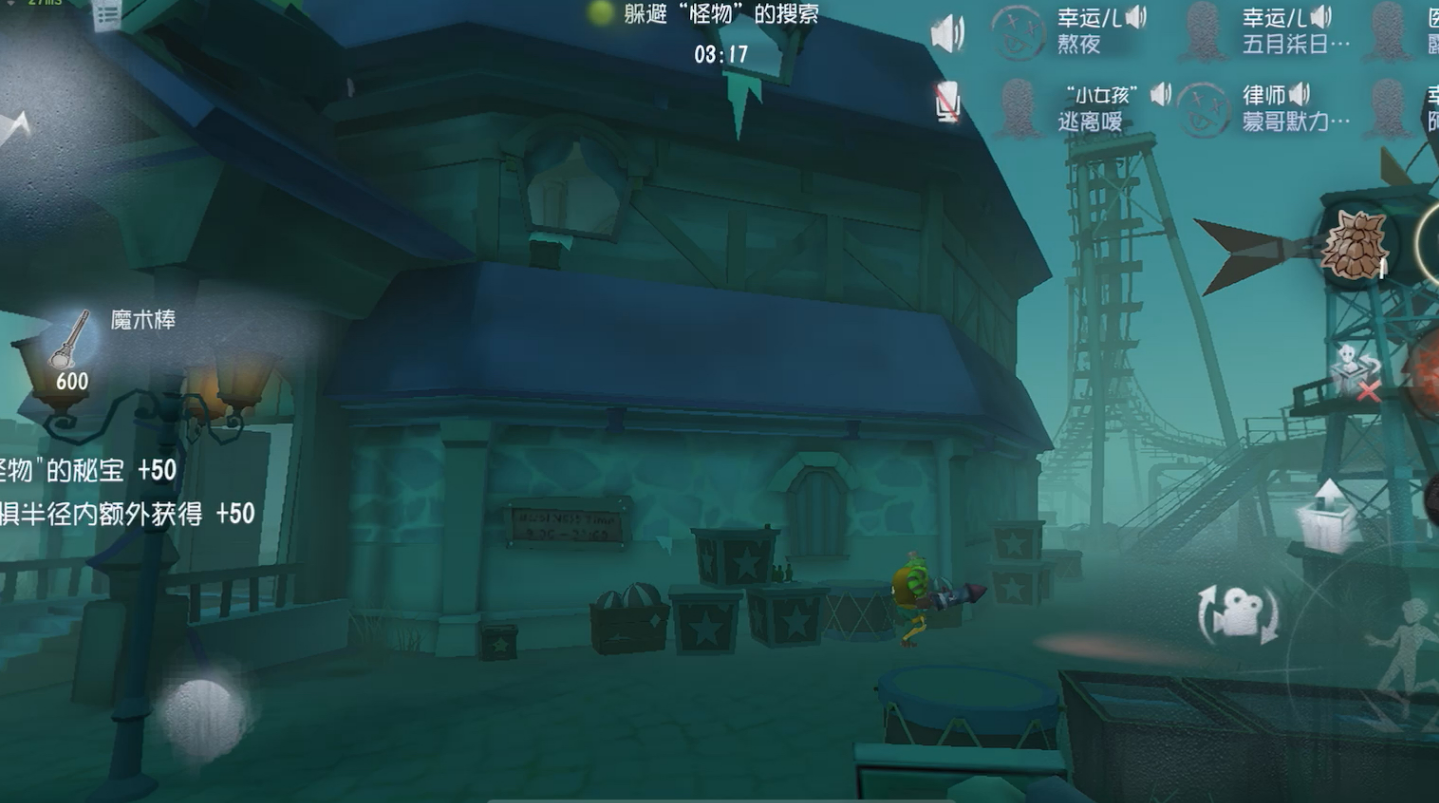Open the dead 幸运儿 player's avatar icon
This screenshot has height=803, width=1439.
tap(1018, 33)
